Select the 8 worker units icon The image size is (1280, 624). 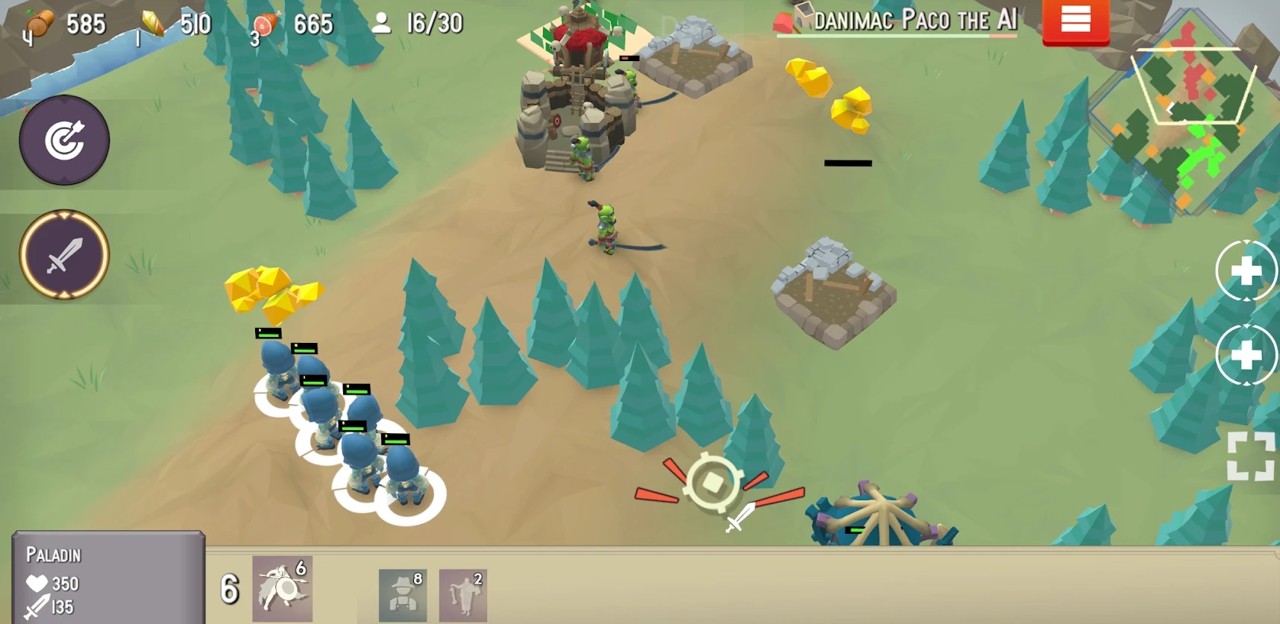(403, 595)
